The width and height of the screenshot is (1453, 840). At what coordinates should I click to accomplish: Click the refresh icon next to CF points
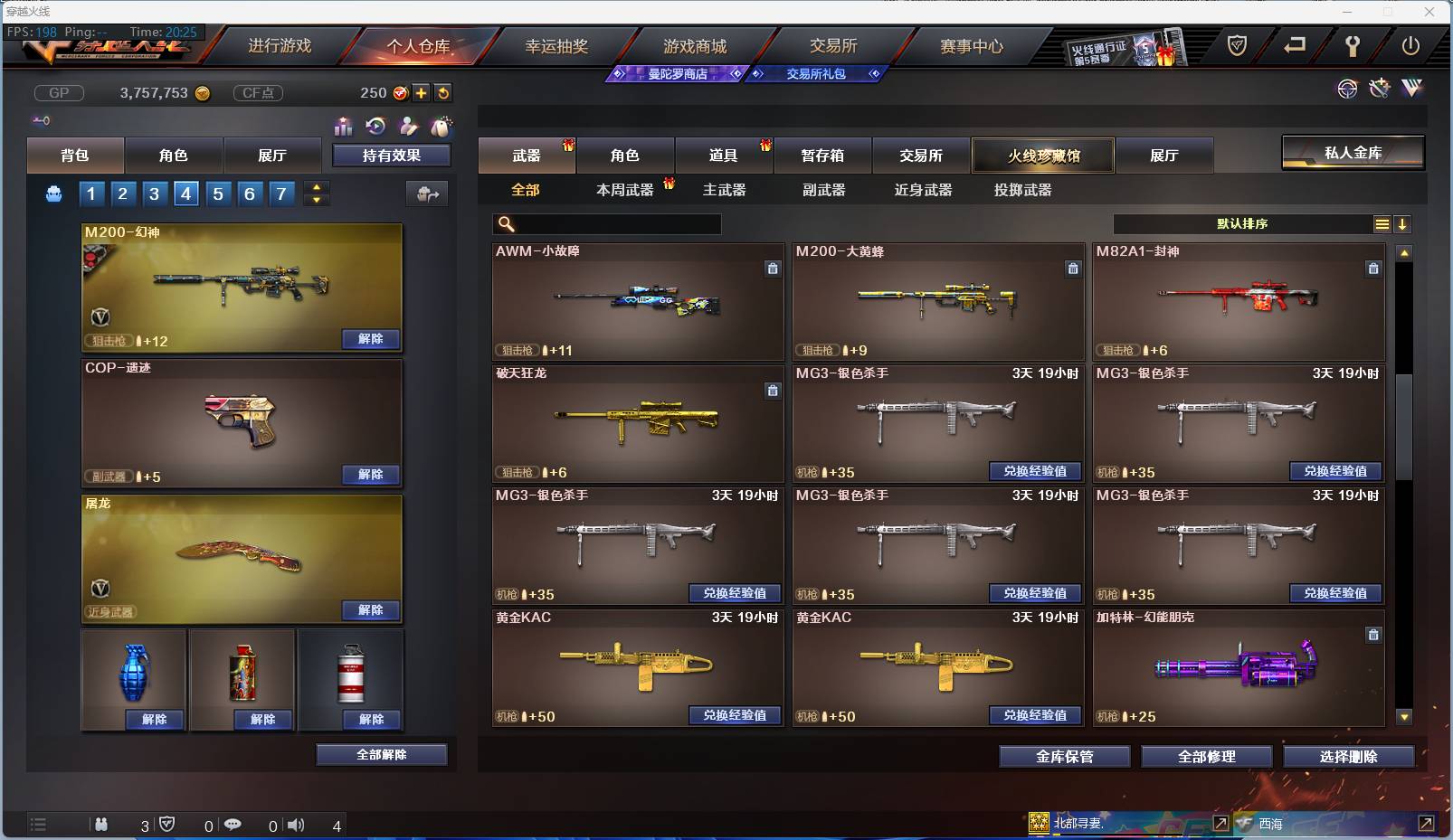coord(442,92)
